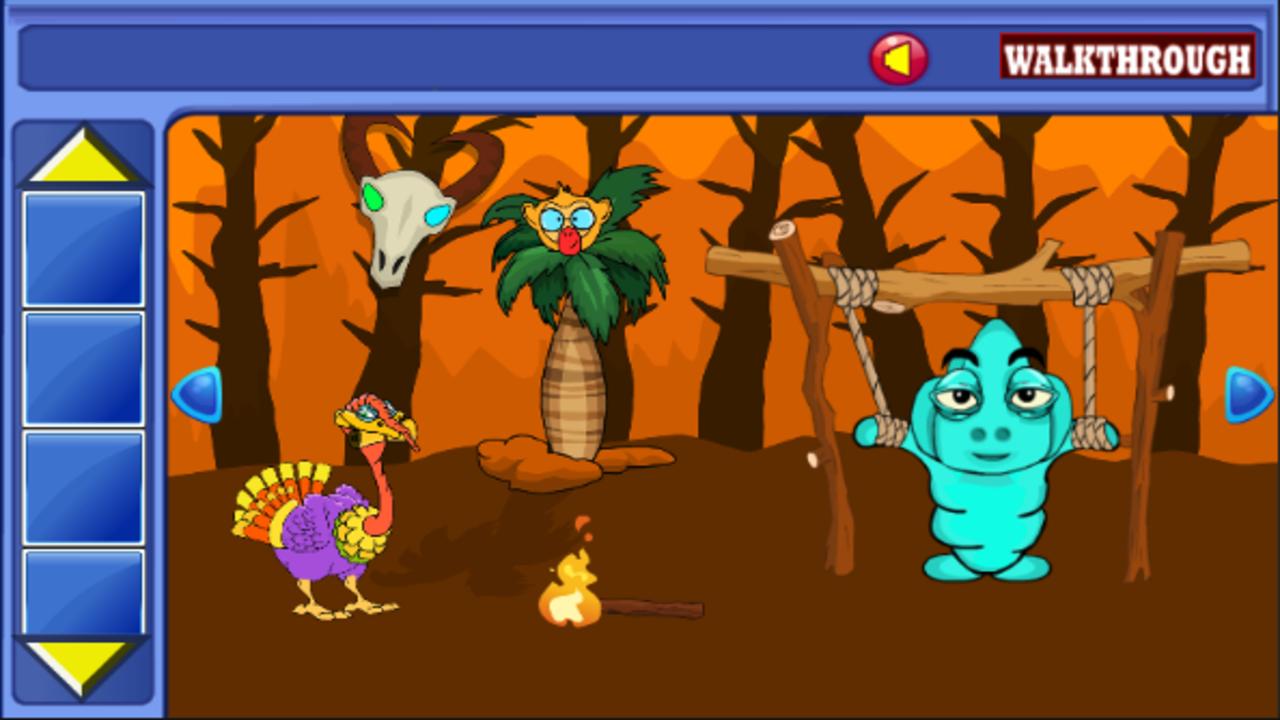Toggle the left navigation arrow in the scene
The height and width of the screenshot is (720, 1280).
click(196, 393)
